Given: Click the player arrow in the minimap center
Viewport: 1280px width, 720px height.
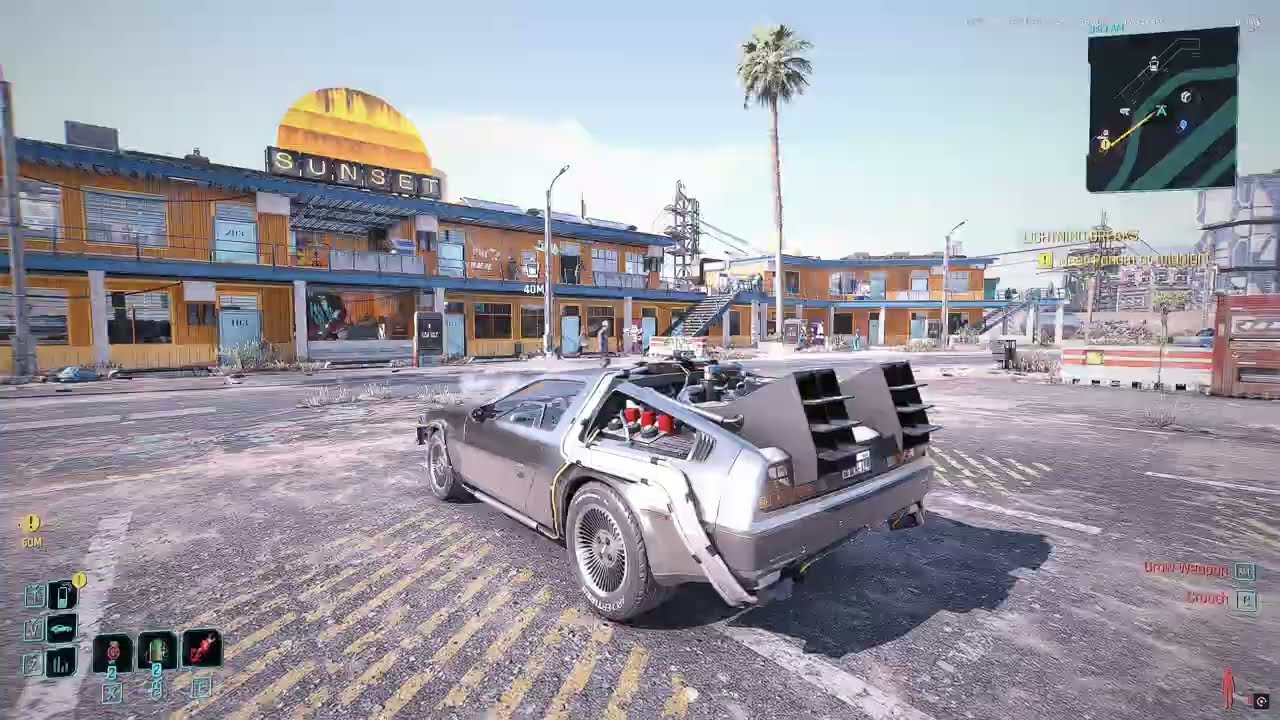Looking at the screenshot, I should coord(1160,111).
